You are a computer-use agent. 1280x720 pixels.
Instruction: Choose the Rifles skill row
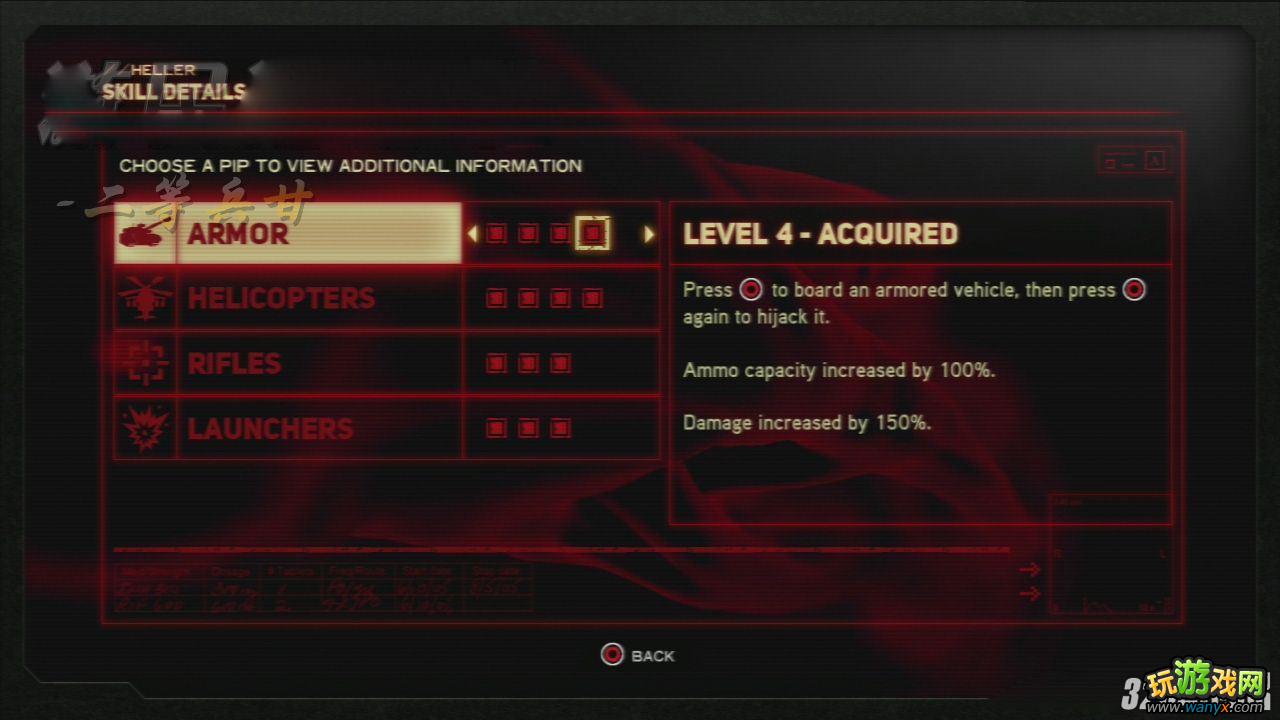(288, 363)
